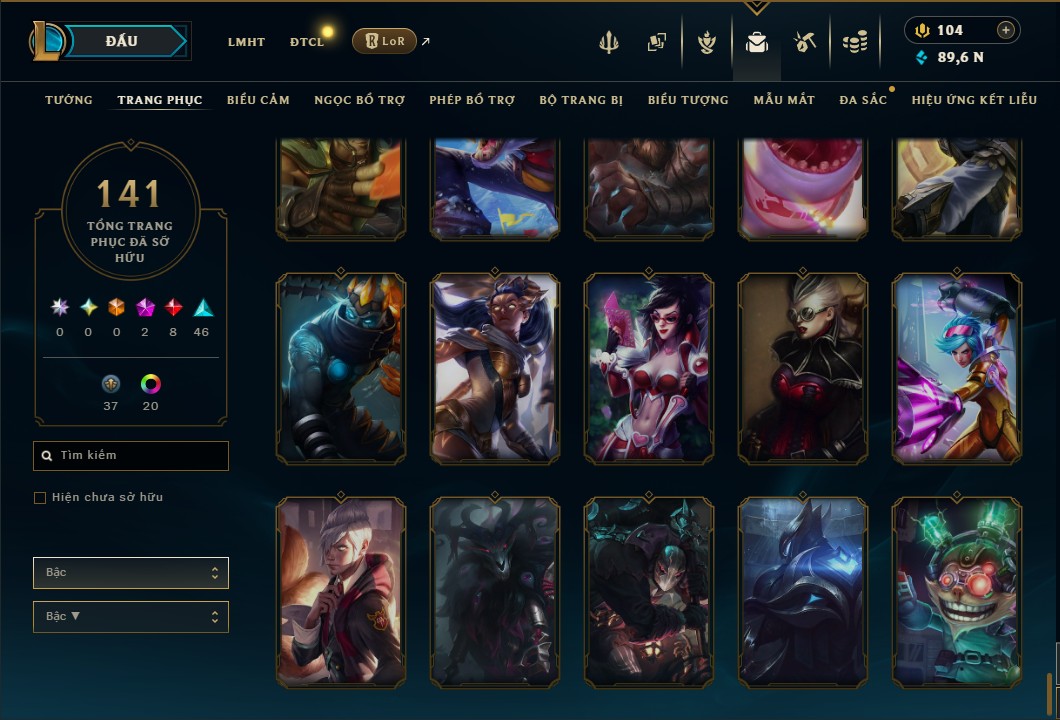This screenshot has width=1060, height=720.
Task: Open the LMHT game tab
Action: pyautogui.click(x=246, y=42)
